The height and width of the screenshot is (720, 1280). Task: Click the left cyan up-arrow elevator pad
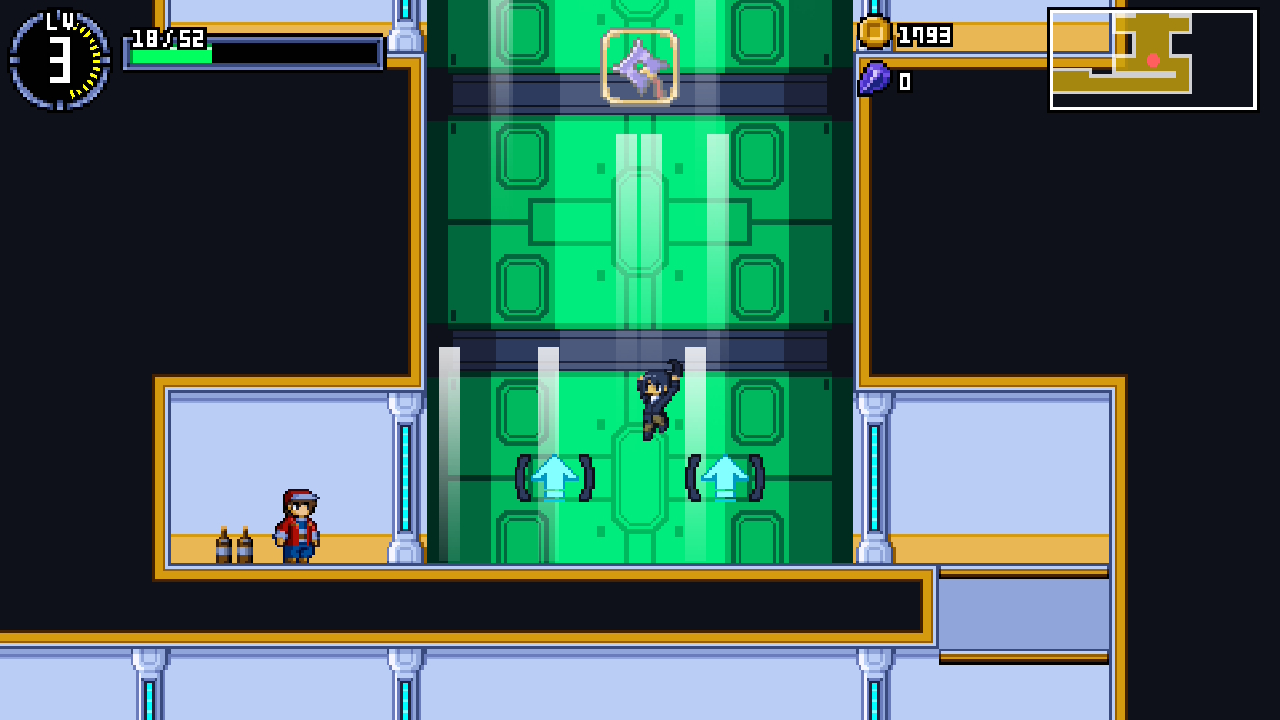click(553, 479)
